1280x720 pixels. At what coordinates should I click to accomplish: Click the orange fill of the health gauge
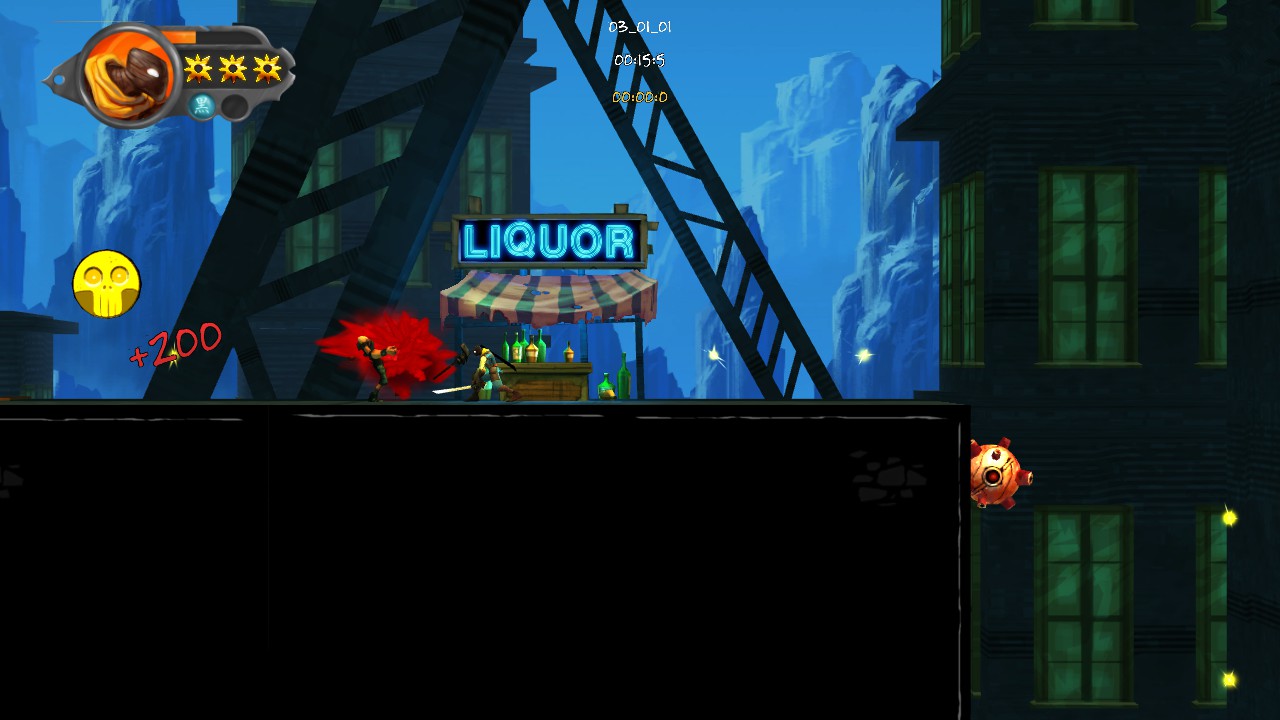coord(180,36)
